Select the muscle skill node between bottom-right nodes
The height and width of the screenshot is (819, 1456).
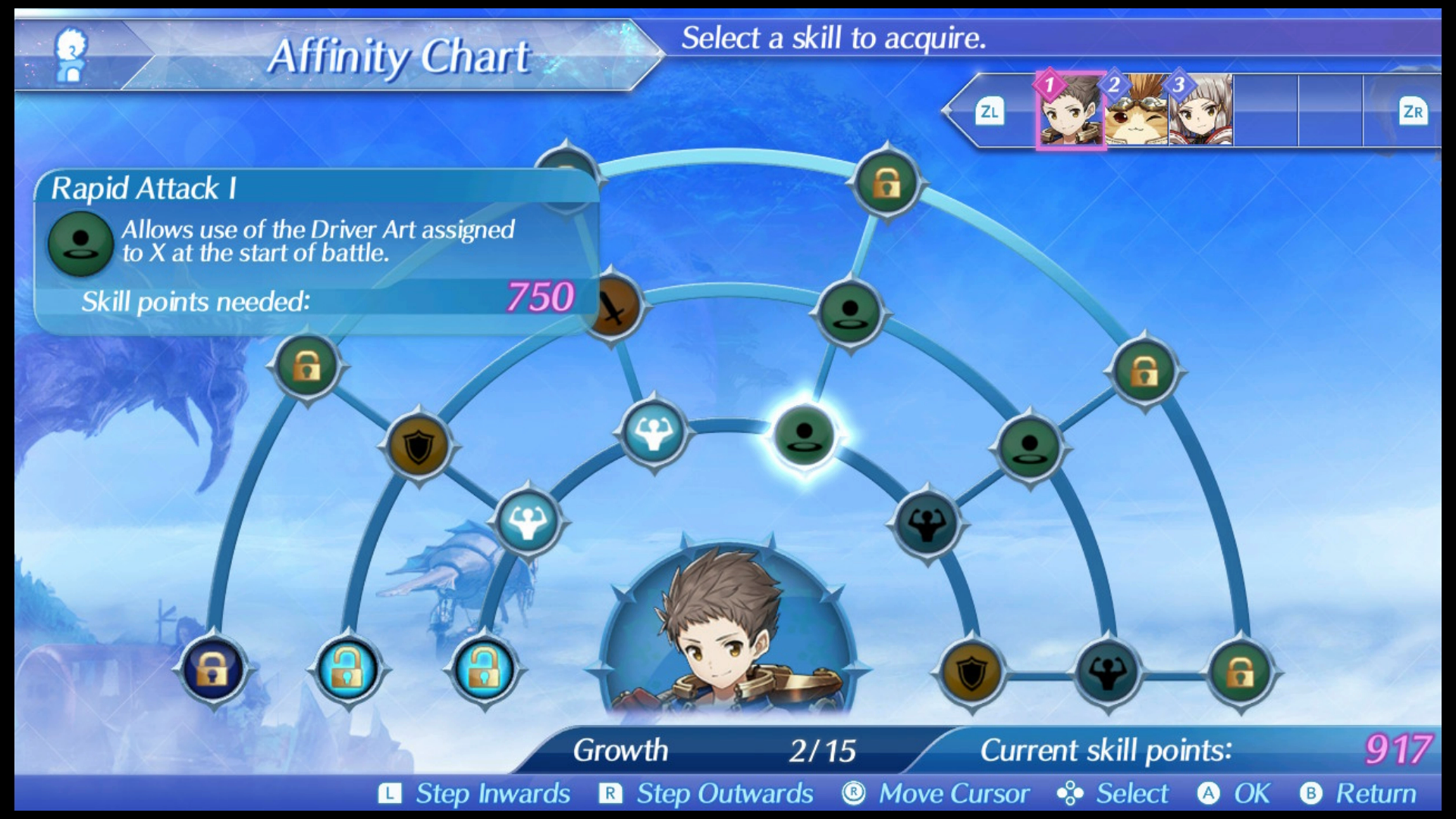[1108, 672]
